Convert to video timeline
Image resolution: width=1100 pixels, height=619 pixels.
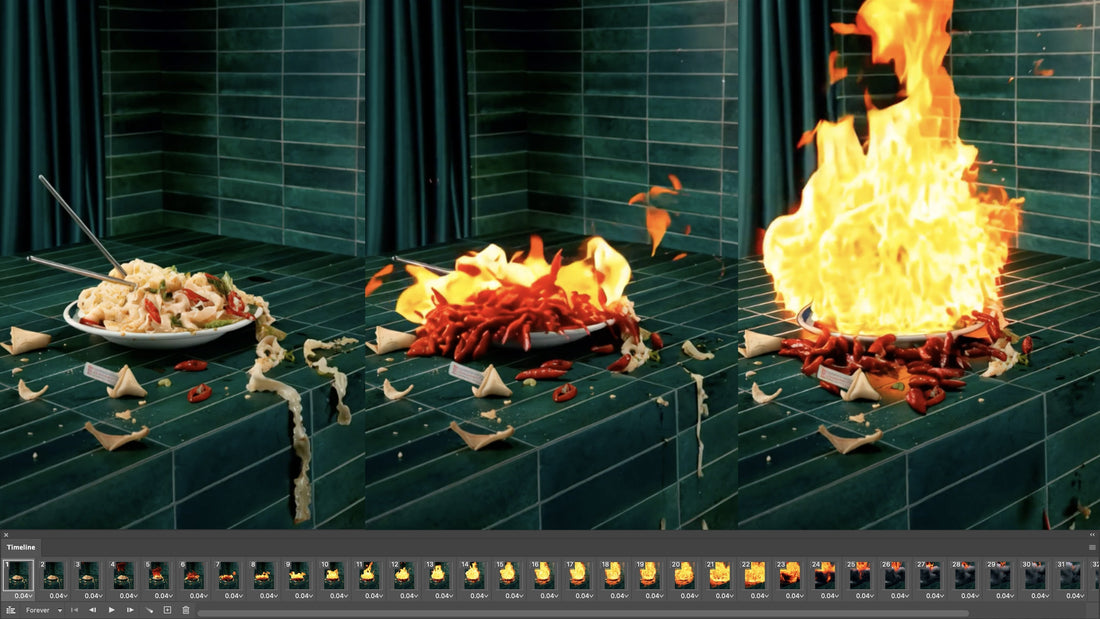pos(11,610)
